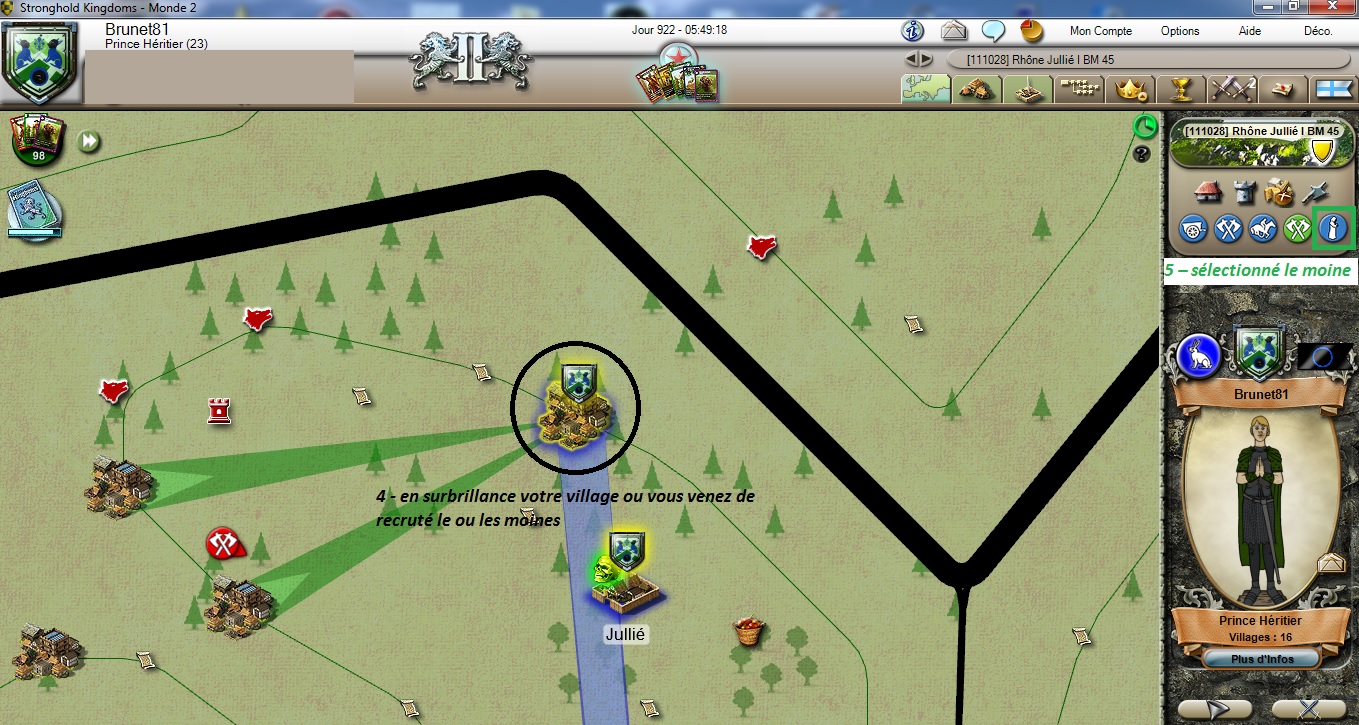Select the horseman scout button
The image size is (1359, 725).
(x=1263, y=228)
